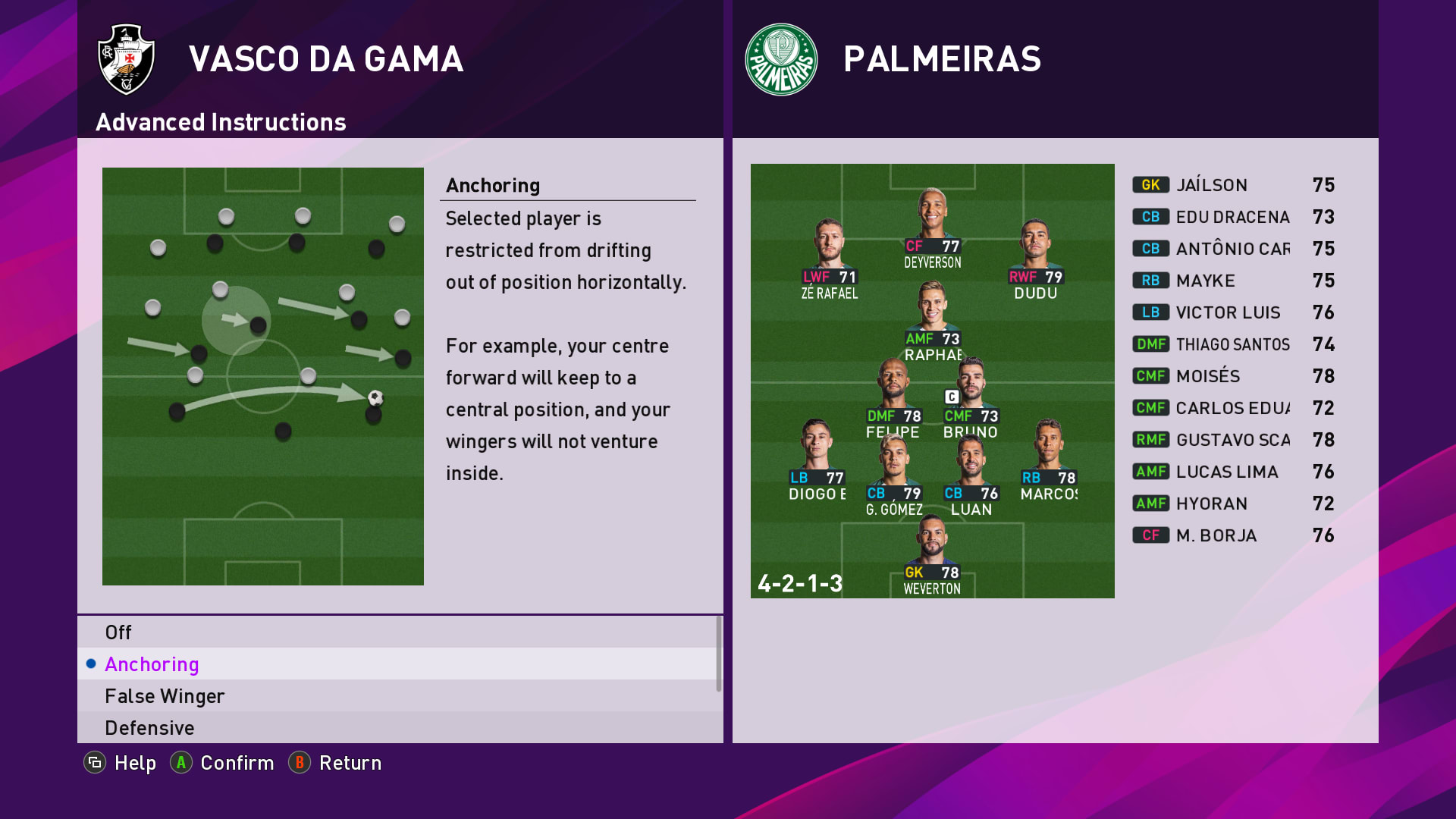
Task: Choose substitute Moisés from the bench
Action: (x=1234, y=376)
